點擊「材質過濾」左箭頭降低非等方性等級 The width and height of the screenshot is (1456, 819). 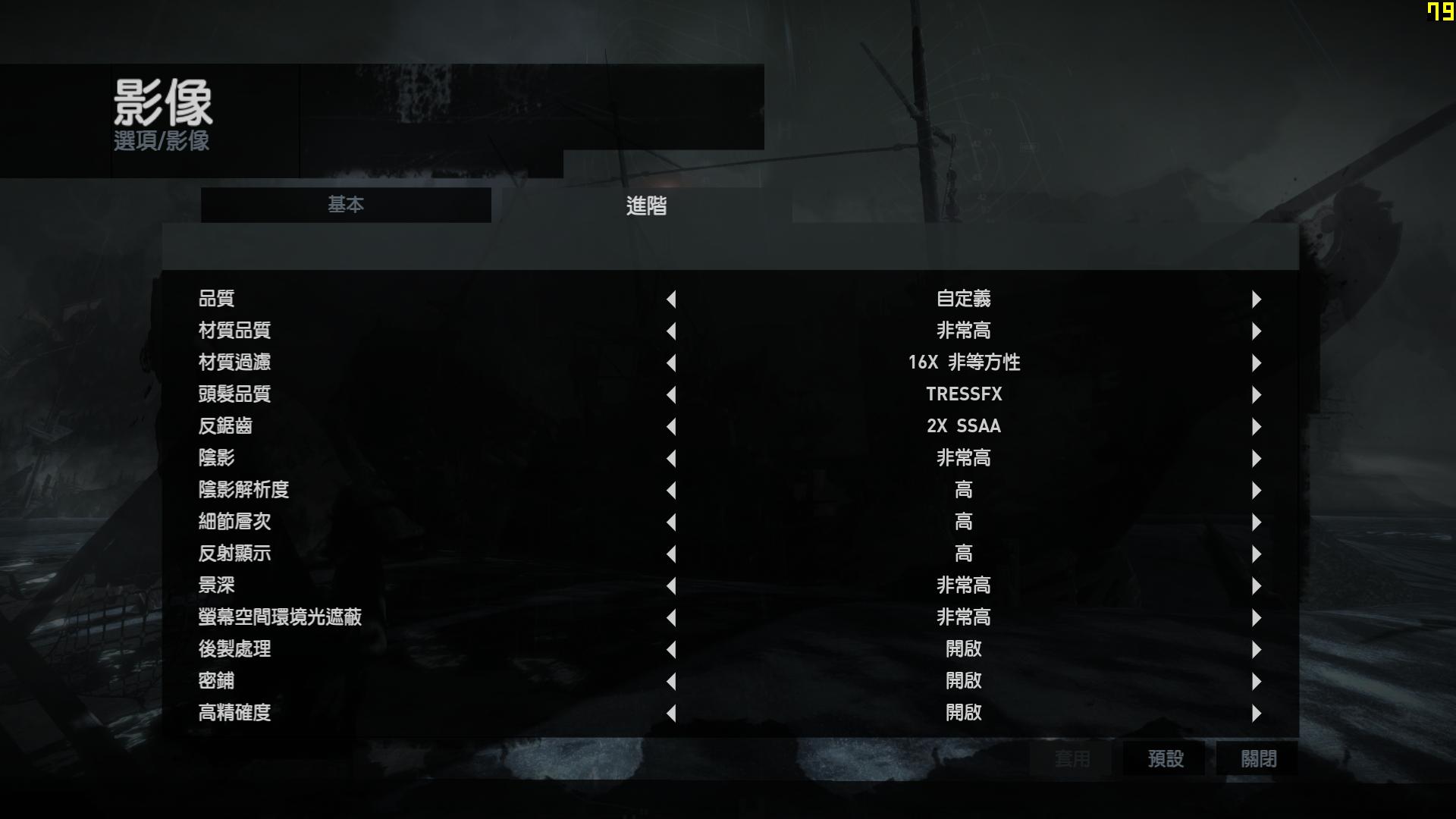tap(672, 362)
